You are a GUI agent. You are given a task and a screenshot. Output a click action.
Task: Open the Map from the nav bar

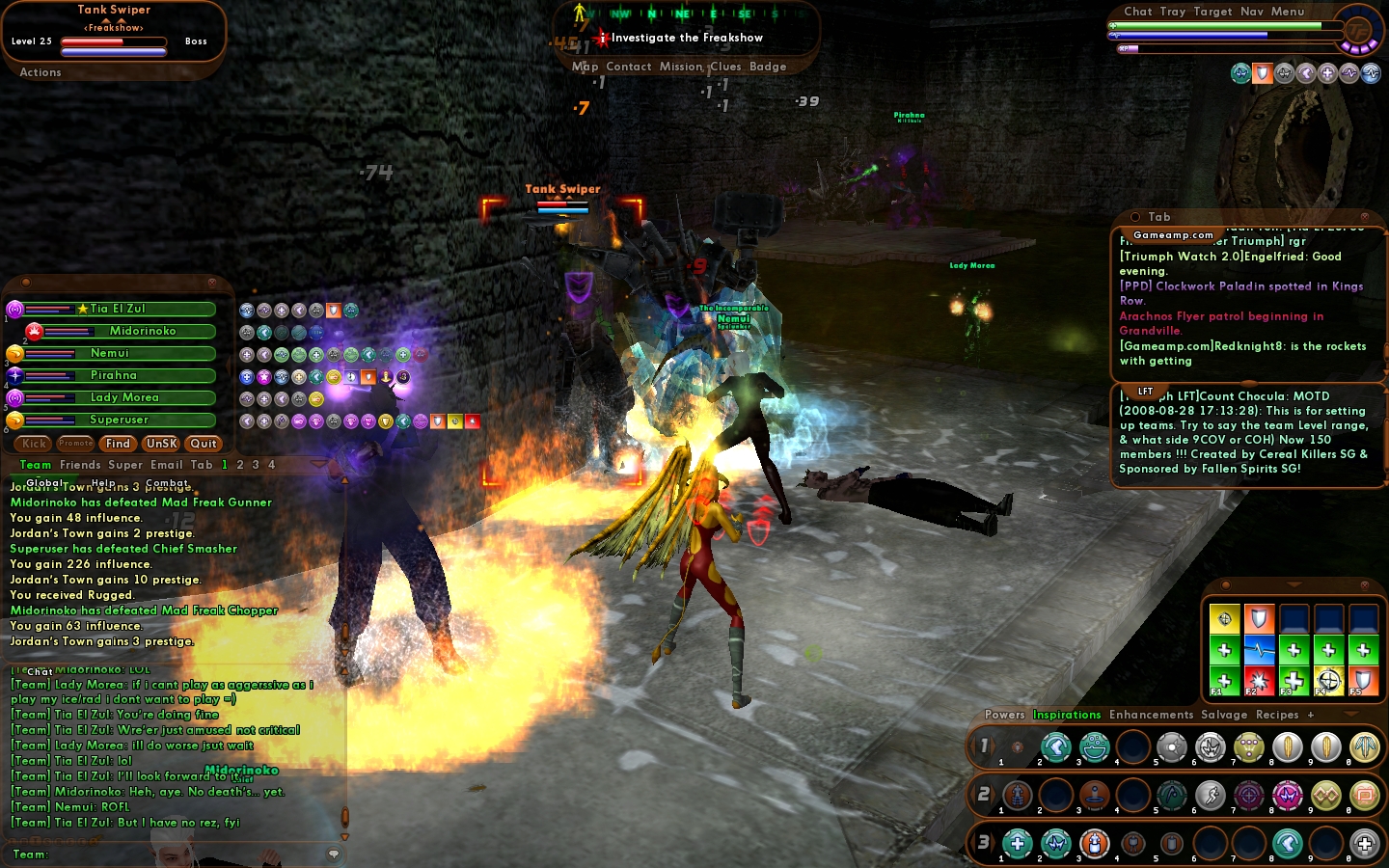pyautogui.click(x=585, y=67)
